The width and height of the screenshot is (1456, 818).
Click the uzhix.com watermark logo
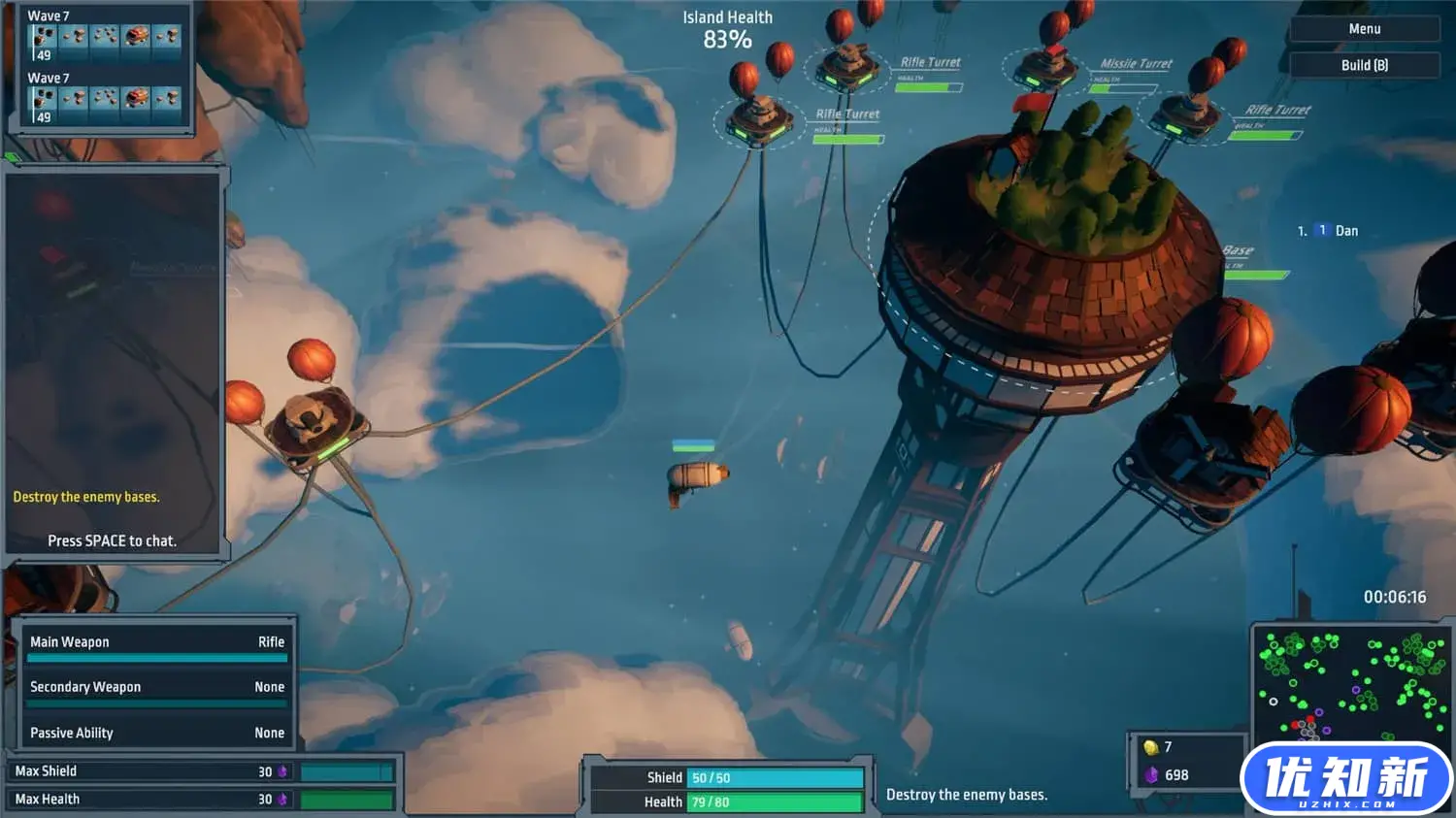tap(1345, 779)
